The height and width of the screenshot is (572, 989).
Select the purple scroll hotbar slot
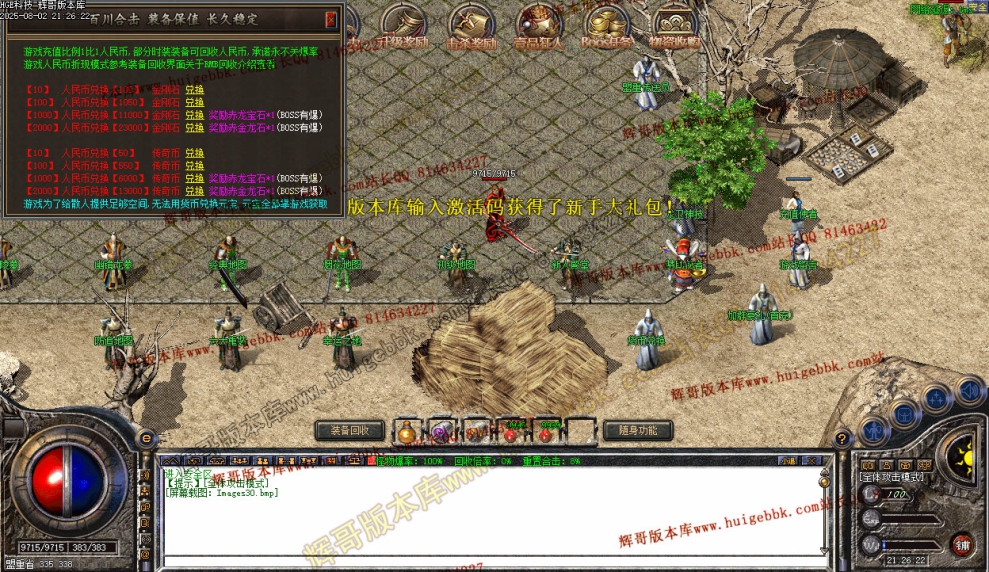click(440, 432)
